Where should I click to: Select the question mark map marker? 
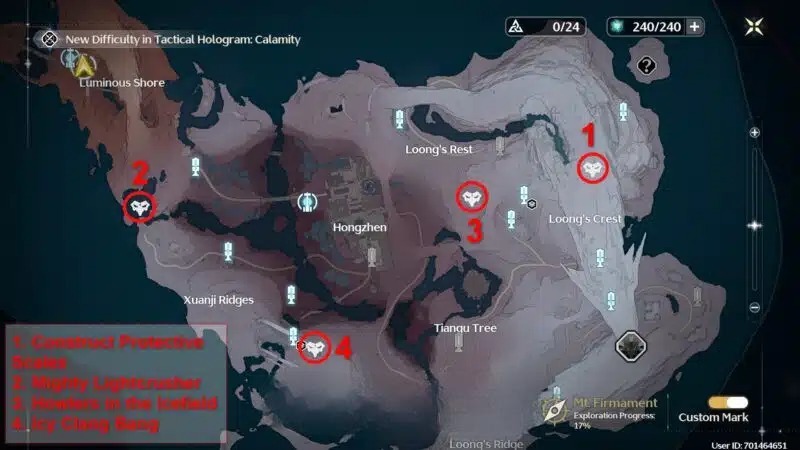[646, 66]
